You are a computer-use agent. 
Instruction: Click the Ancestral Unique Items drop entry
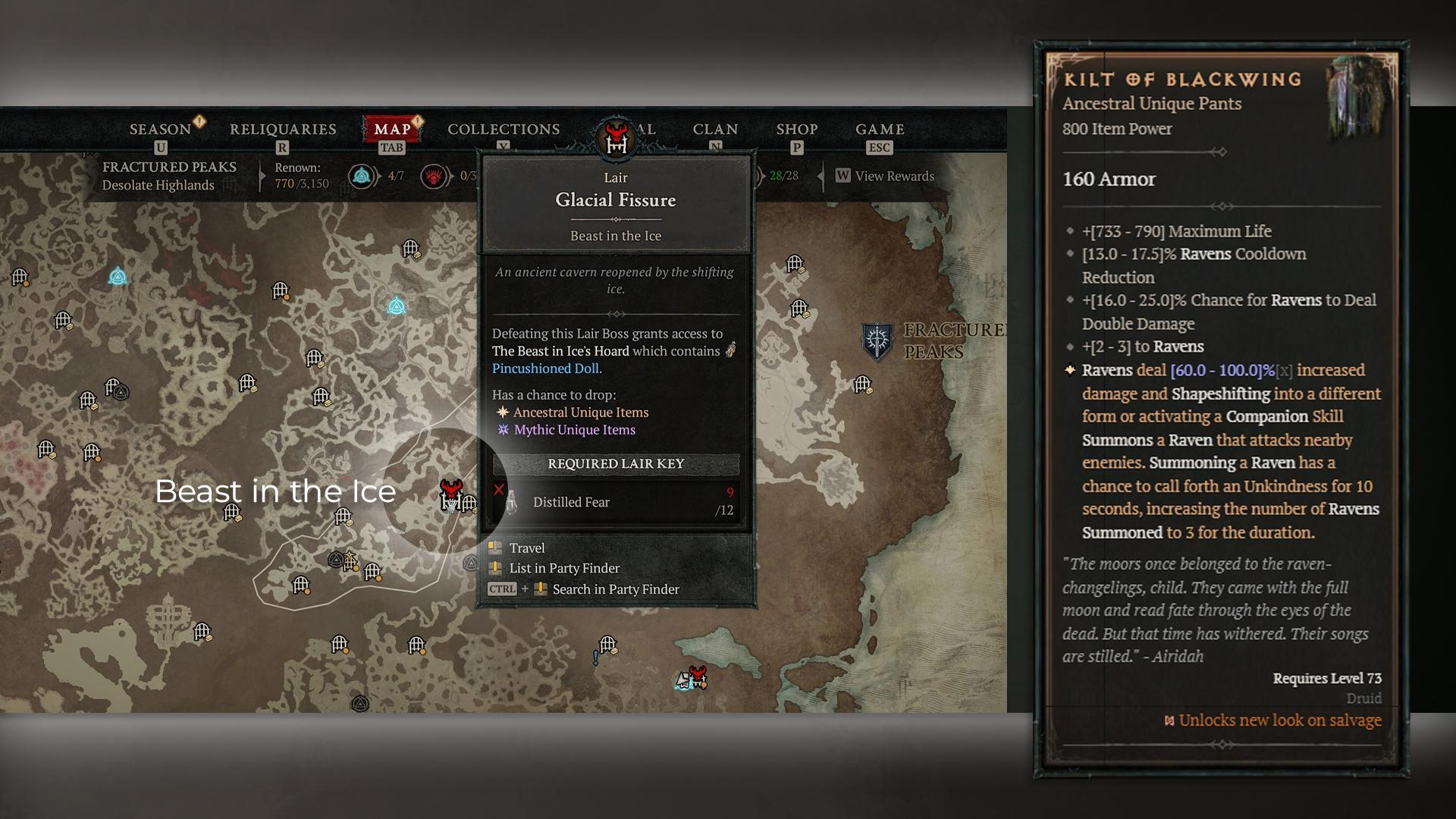tap(580, 413)
